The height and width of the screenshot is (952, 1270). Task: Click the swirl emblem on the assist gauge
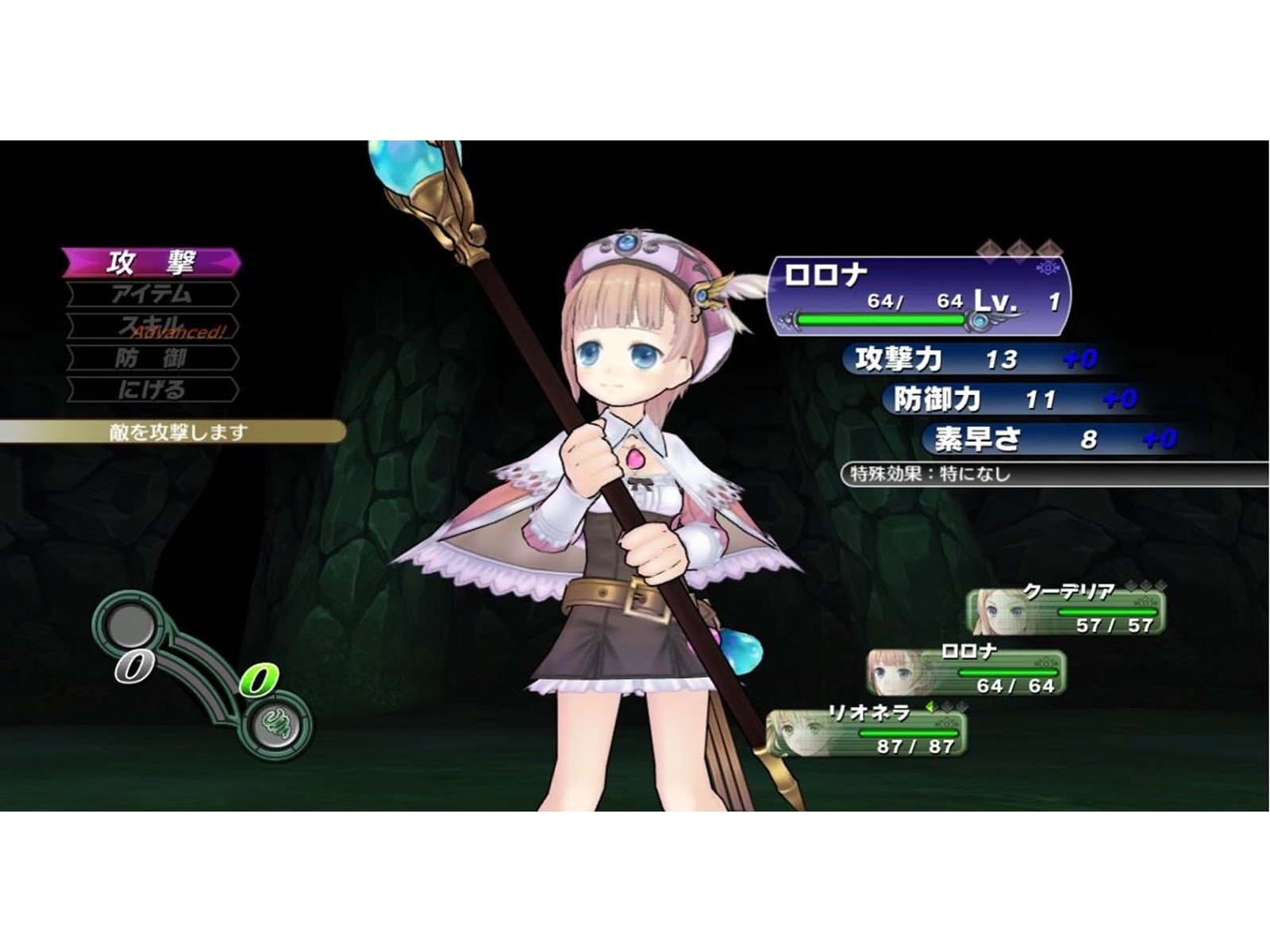pos(274,726)
